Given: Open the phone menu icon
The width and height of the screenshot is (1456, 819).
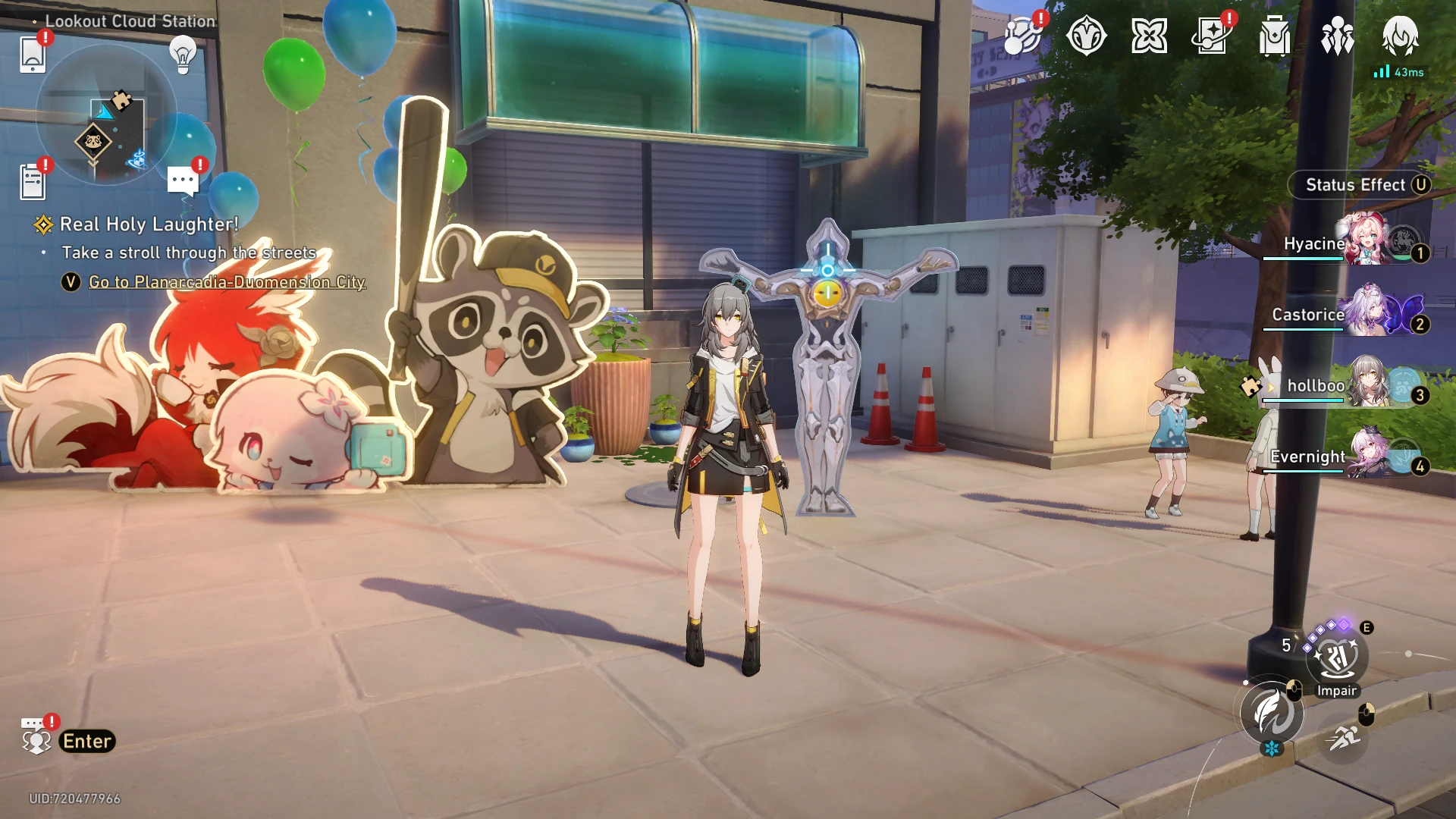Looking at the screenshot, I should click(x=33, y=55).
